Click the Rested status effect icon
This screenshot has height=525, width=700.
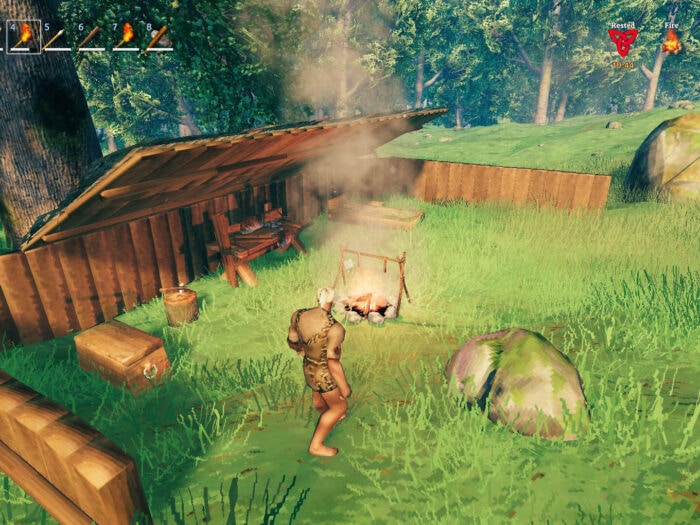pos(622,41)
